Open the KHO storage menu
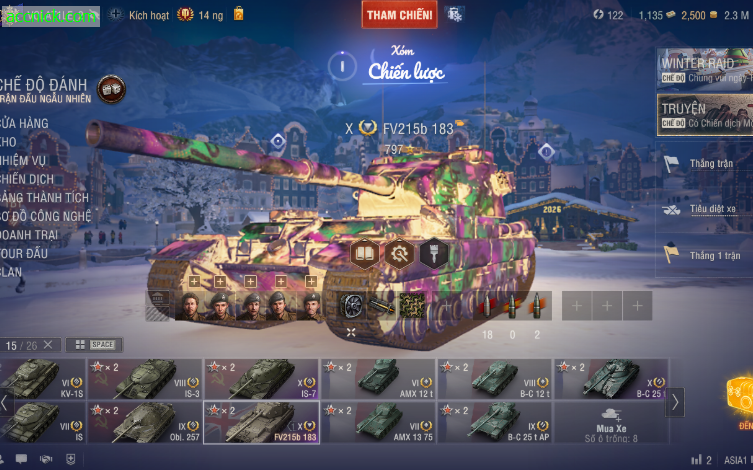Image resolution: width=753 pixels, height=470 pixels. tap(10, 141)
